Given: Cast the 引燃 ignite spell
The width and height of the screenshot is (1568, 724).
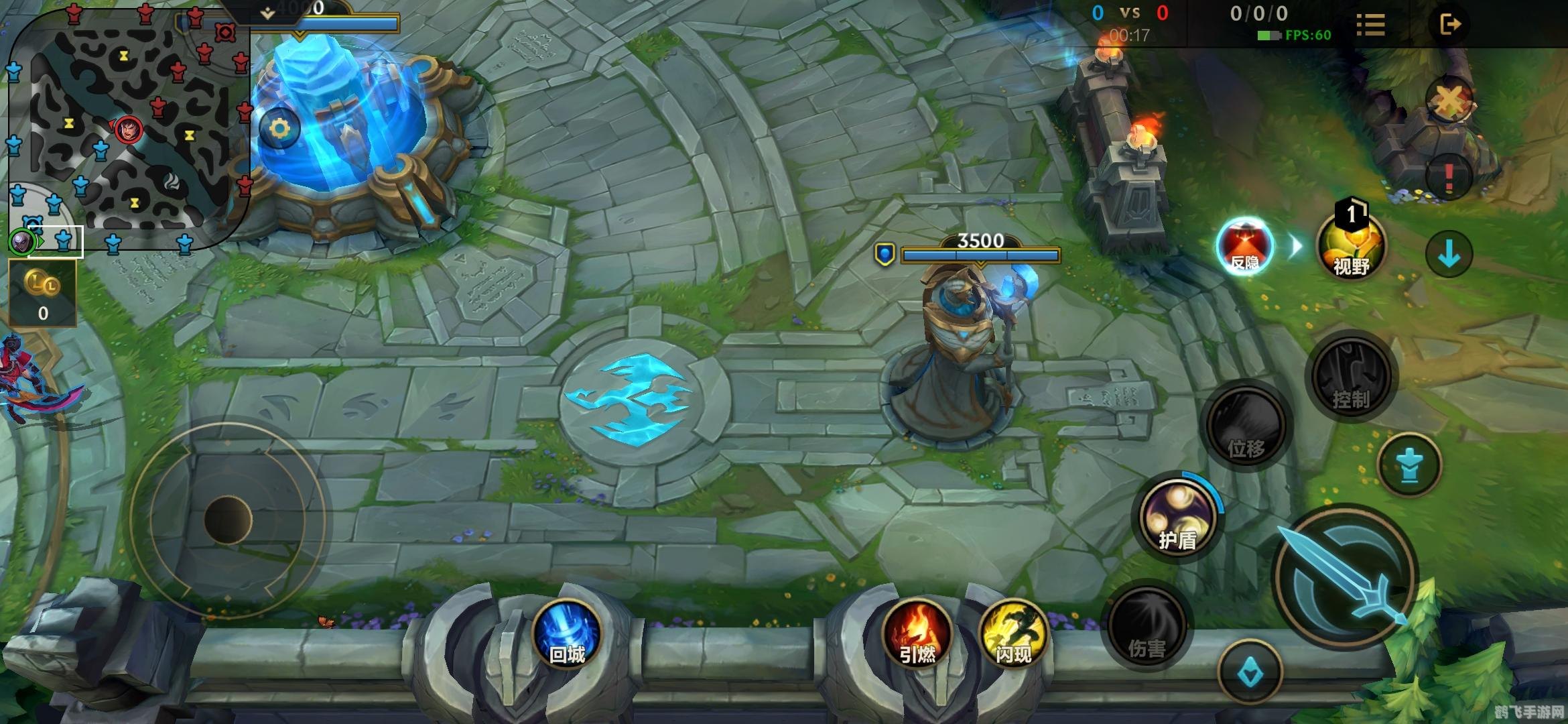Looking at the screenshot, I should [917, 634].
